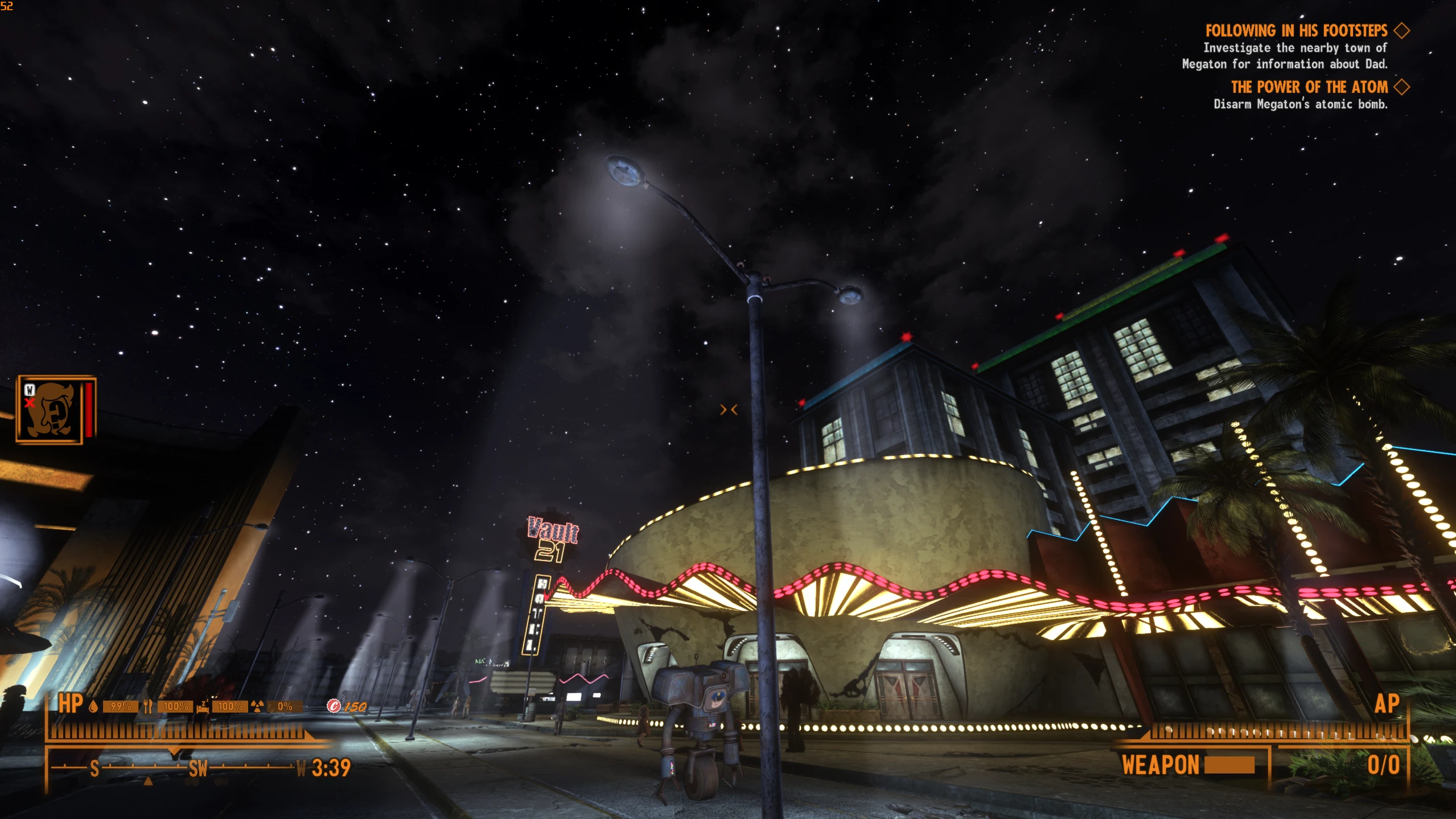Click the 0/0 ammo counter
Viewport: 1456px width, 819px height.
[x=1385, y=766]
